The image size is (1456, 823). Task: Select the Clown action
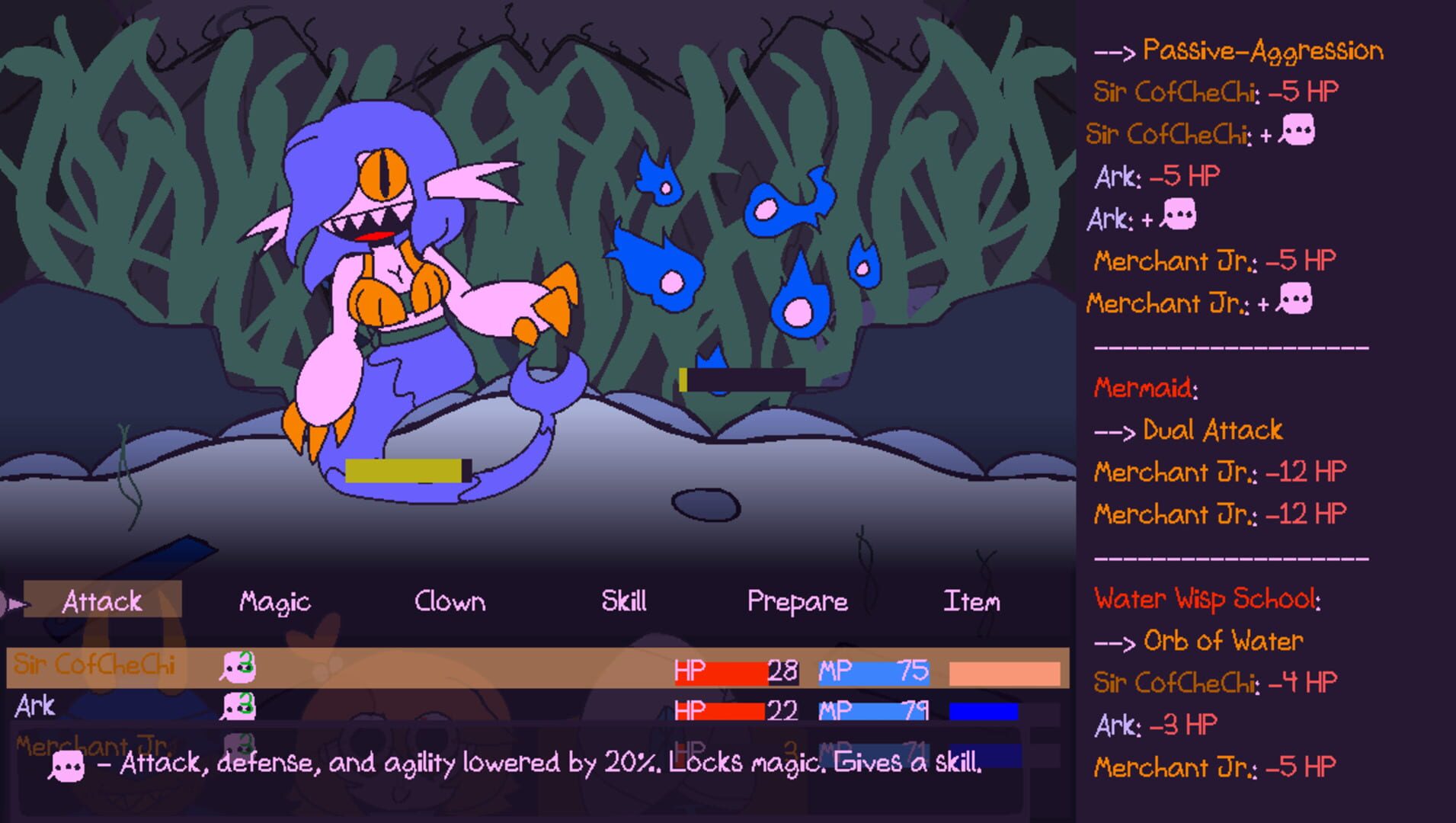tap(450, 600)
